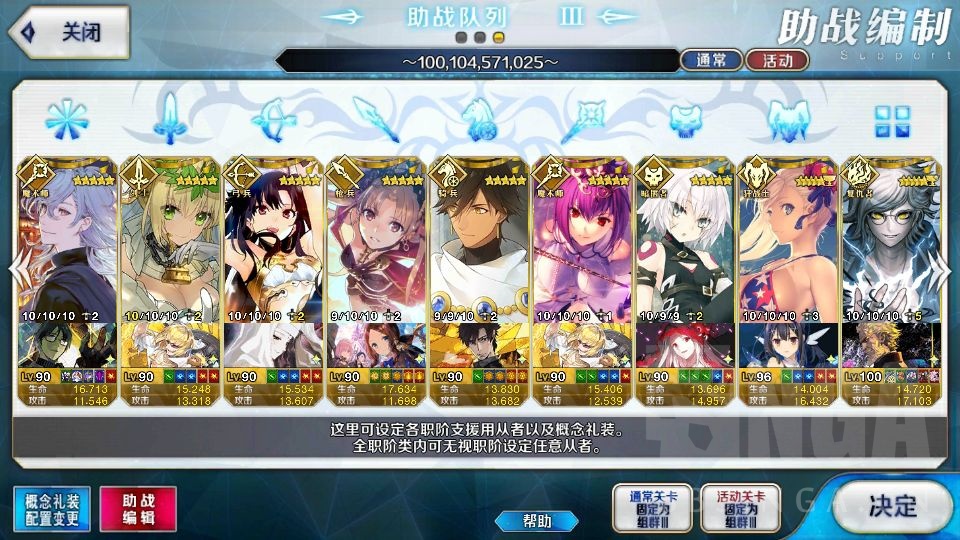
Task: Set 活动关卡 fixed group III
Action: [x=741, y=509]
